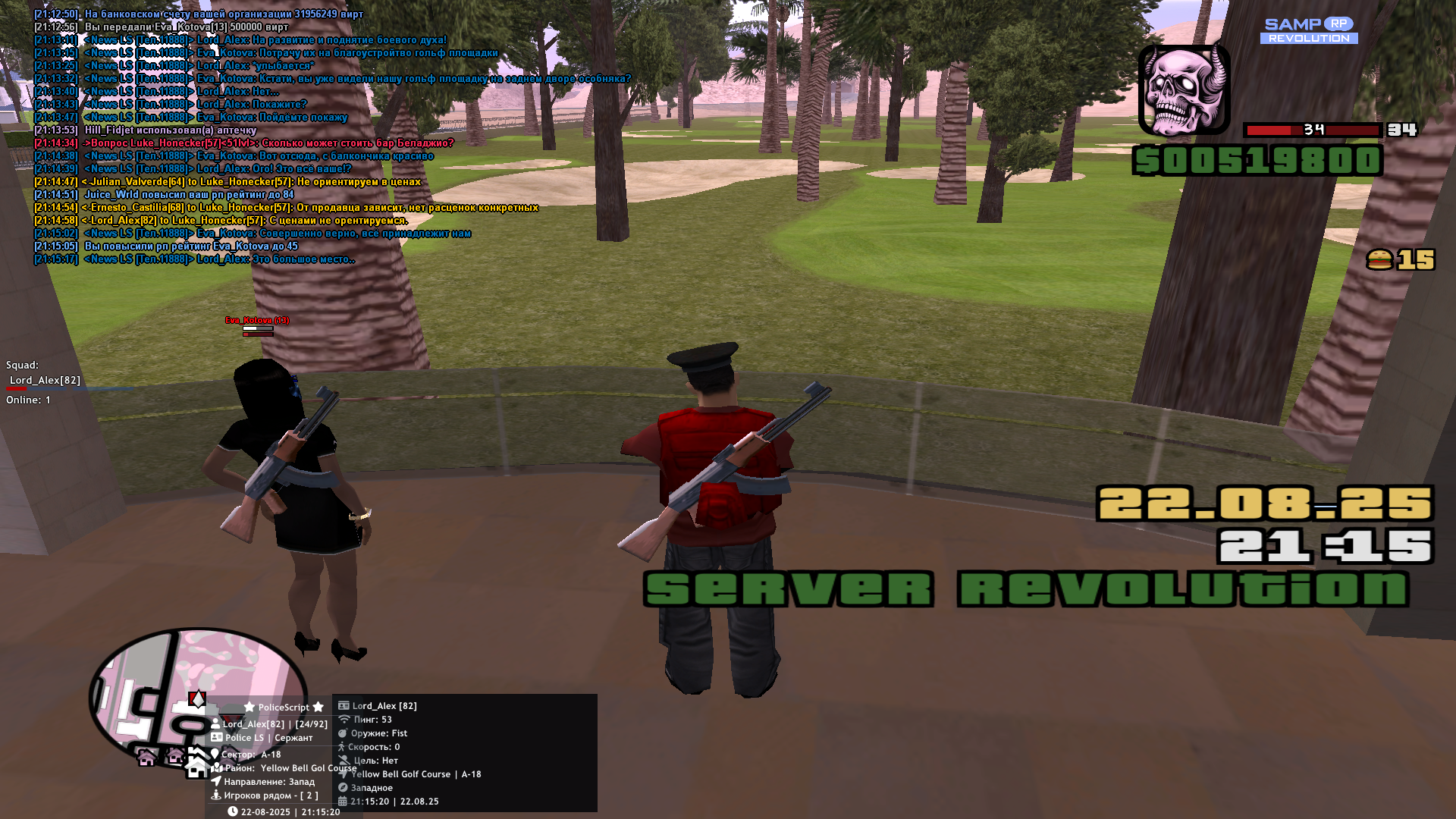Click the red player marker on the minimap

(197, 698)
